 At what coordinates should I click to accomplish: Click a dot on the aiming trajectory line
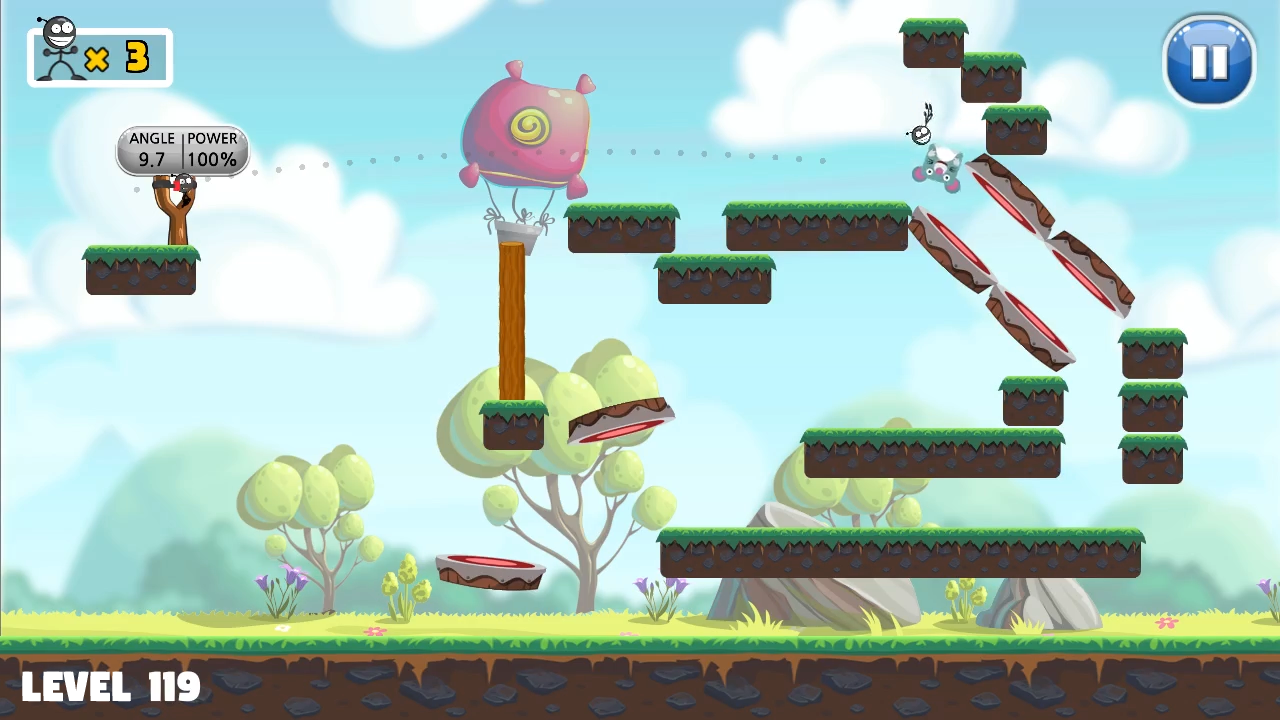click(x=397, y=158)
